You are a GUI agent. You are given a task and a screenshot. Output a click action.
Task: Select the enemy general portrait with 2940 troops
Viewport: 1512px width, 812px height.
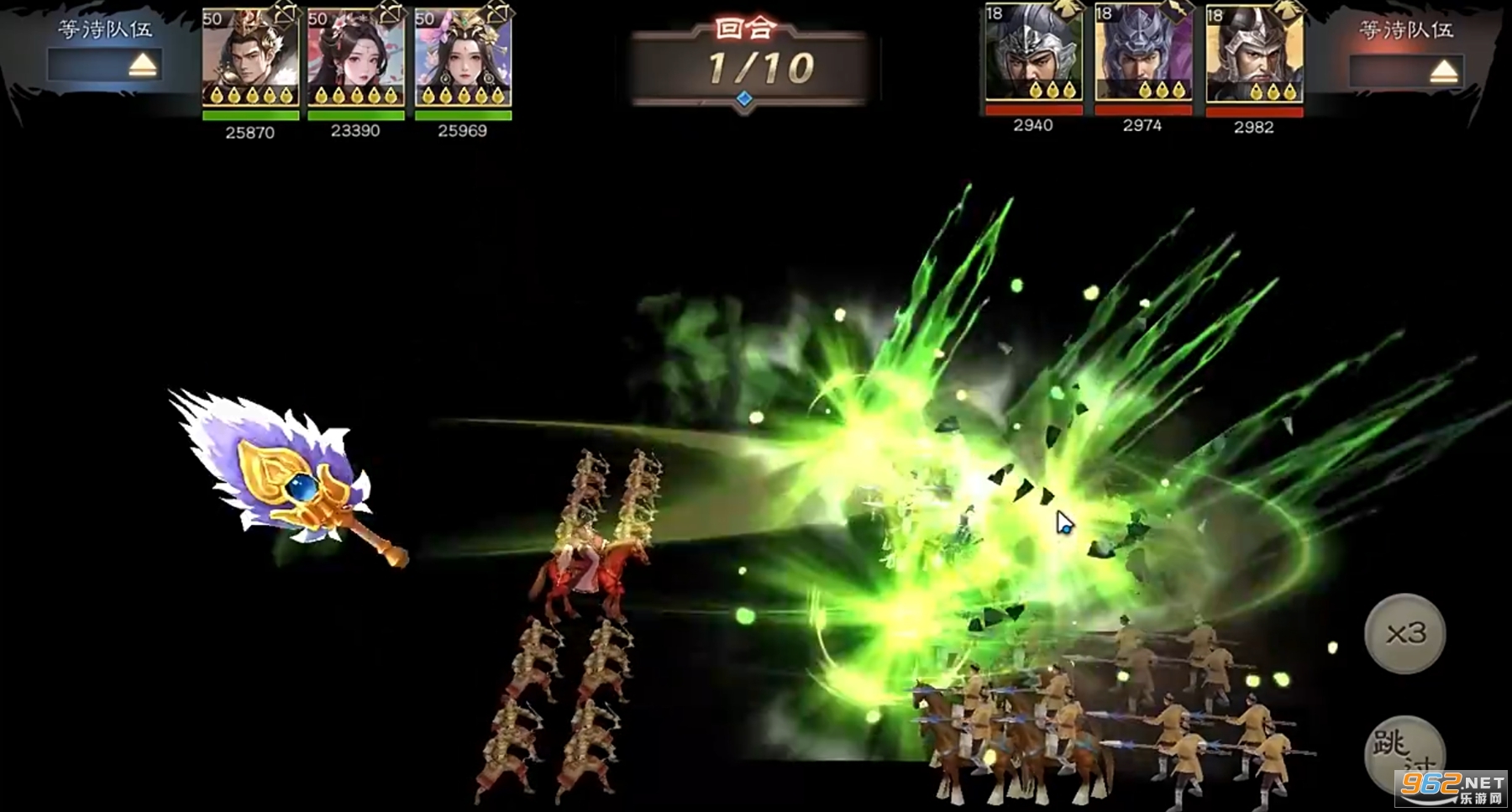click(1033, 55)
